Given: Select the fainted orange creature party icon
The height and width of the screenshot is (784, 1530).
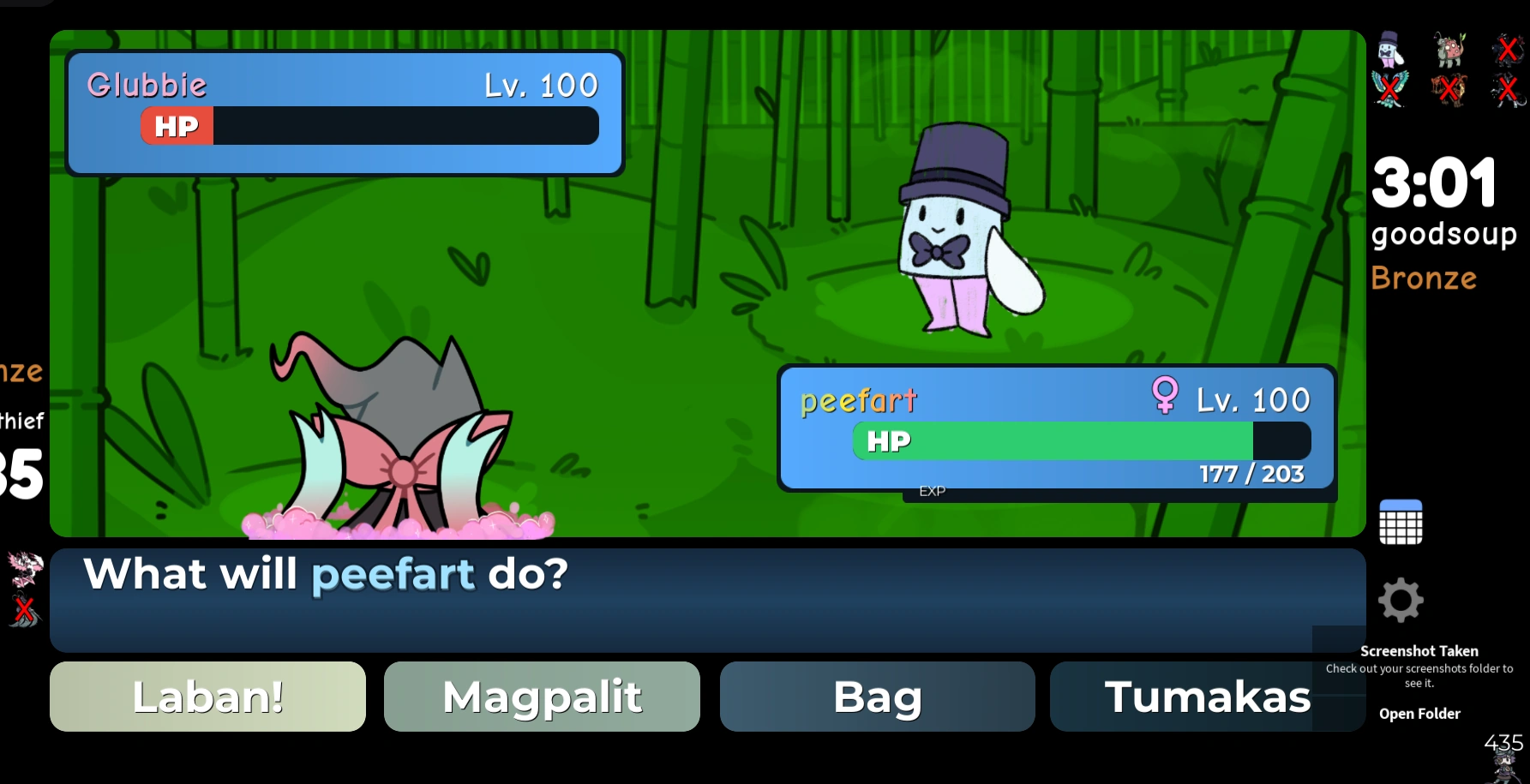Looking at the screenshot, I should tap(1449, 87).
